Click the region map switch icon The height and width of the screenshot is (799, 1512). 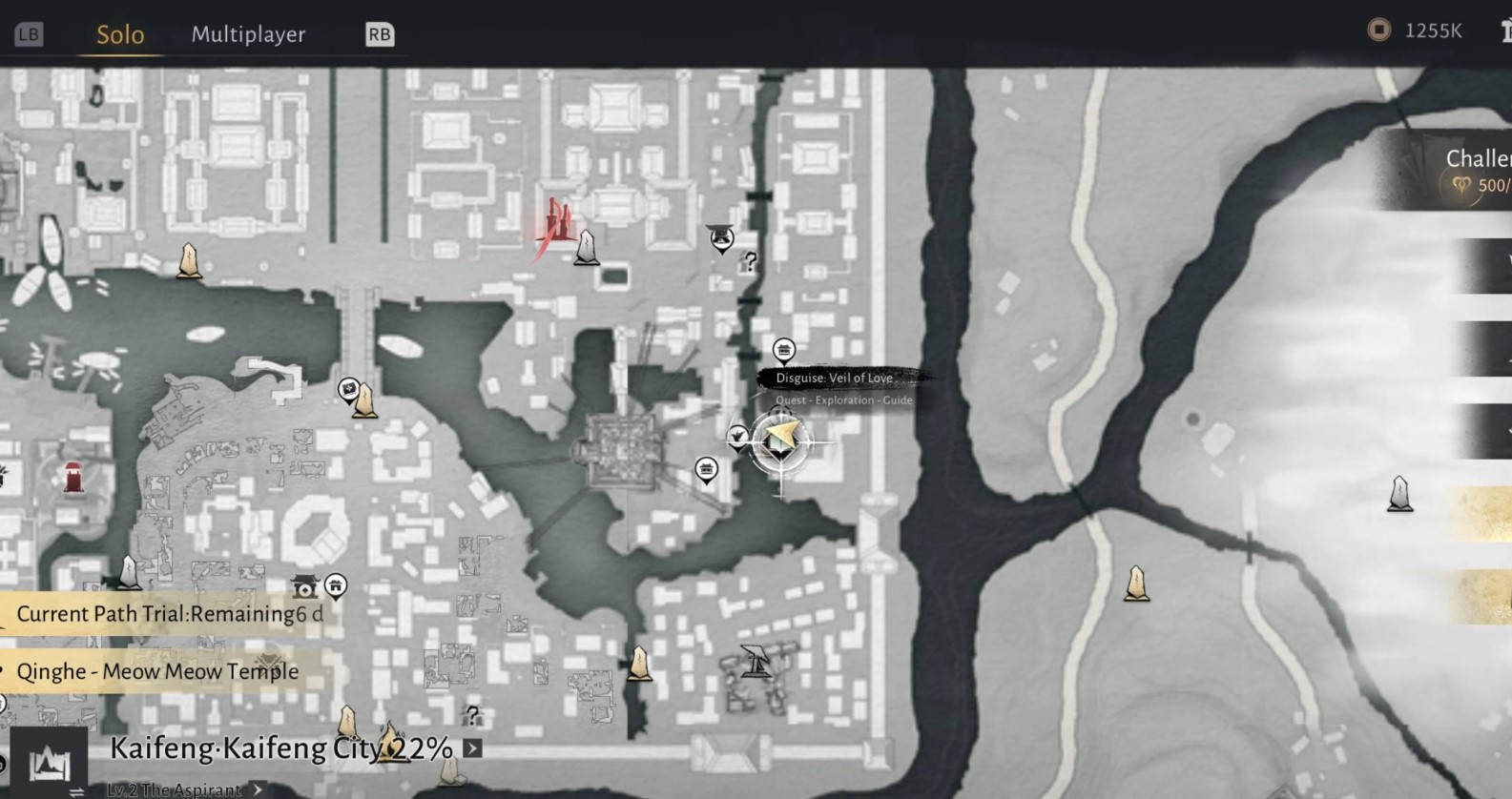49,764
